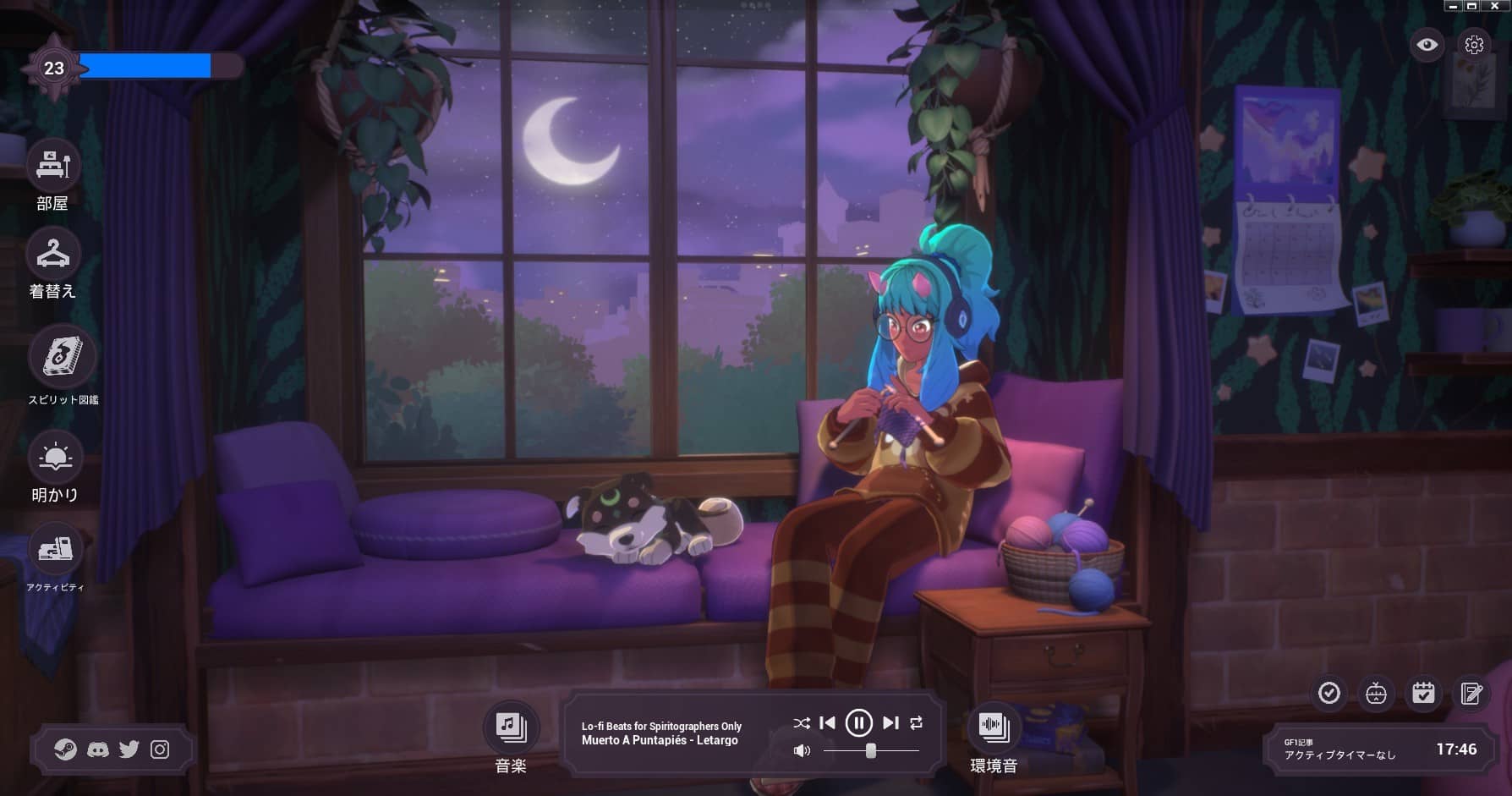Open the to-do checklist tool

[1330, 694]
